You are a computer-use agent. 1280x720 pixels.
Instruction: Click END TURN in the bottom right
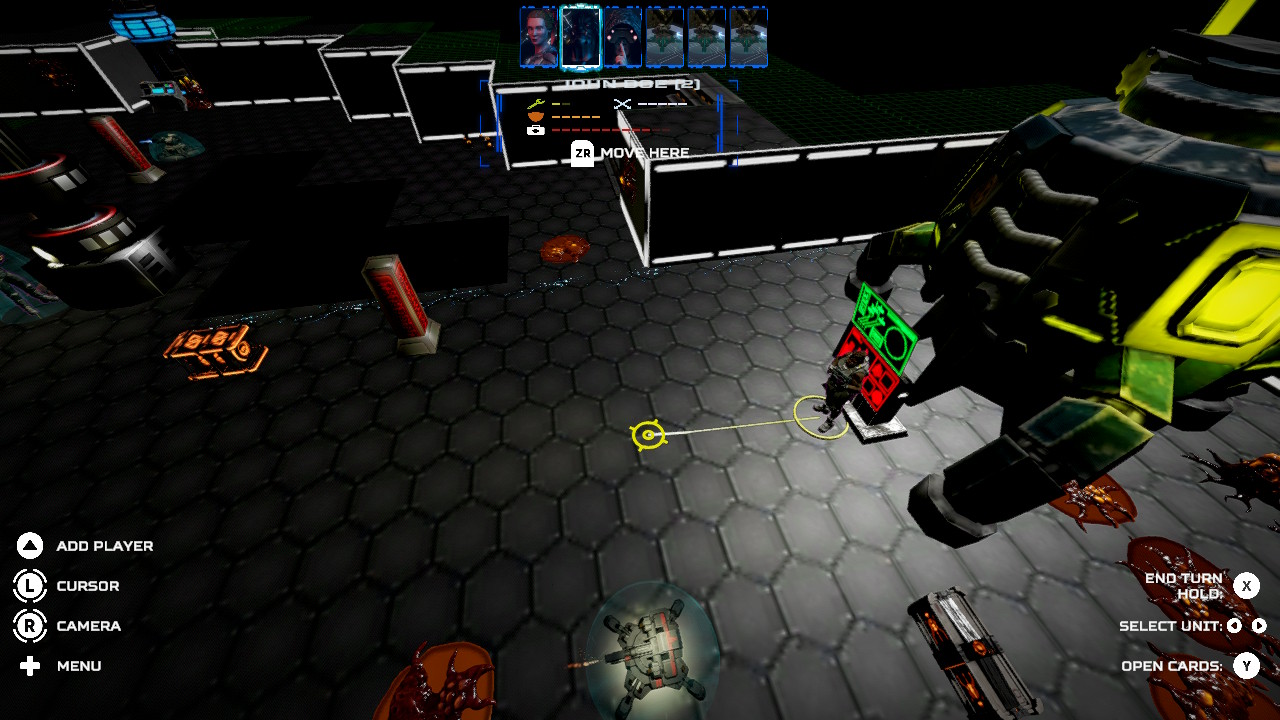[x=1185, y=579]
